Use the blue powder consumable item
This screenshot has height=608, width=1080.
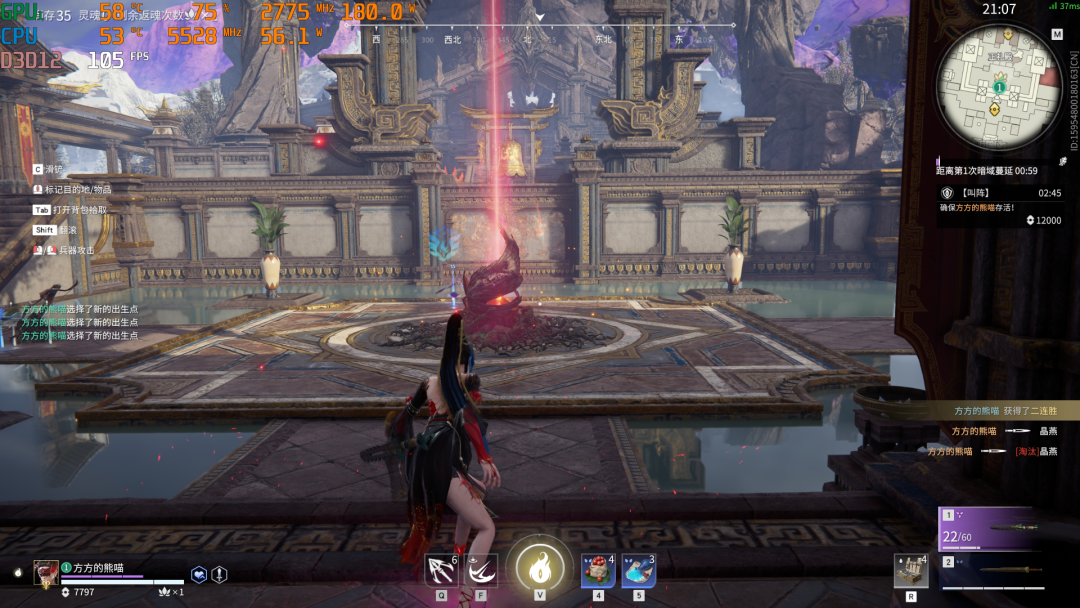[x=638, y=571]
